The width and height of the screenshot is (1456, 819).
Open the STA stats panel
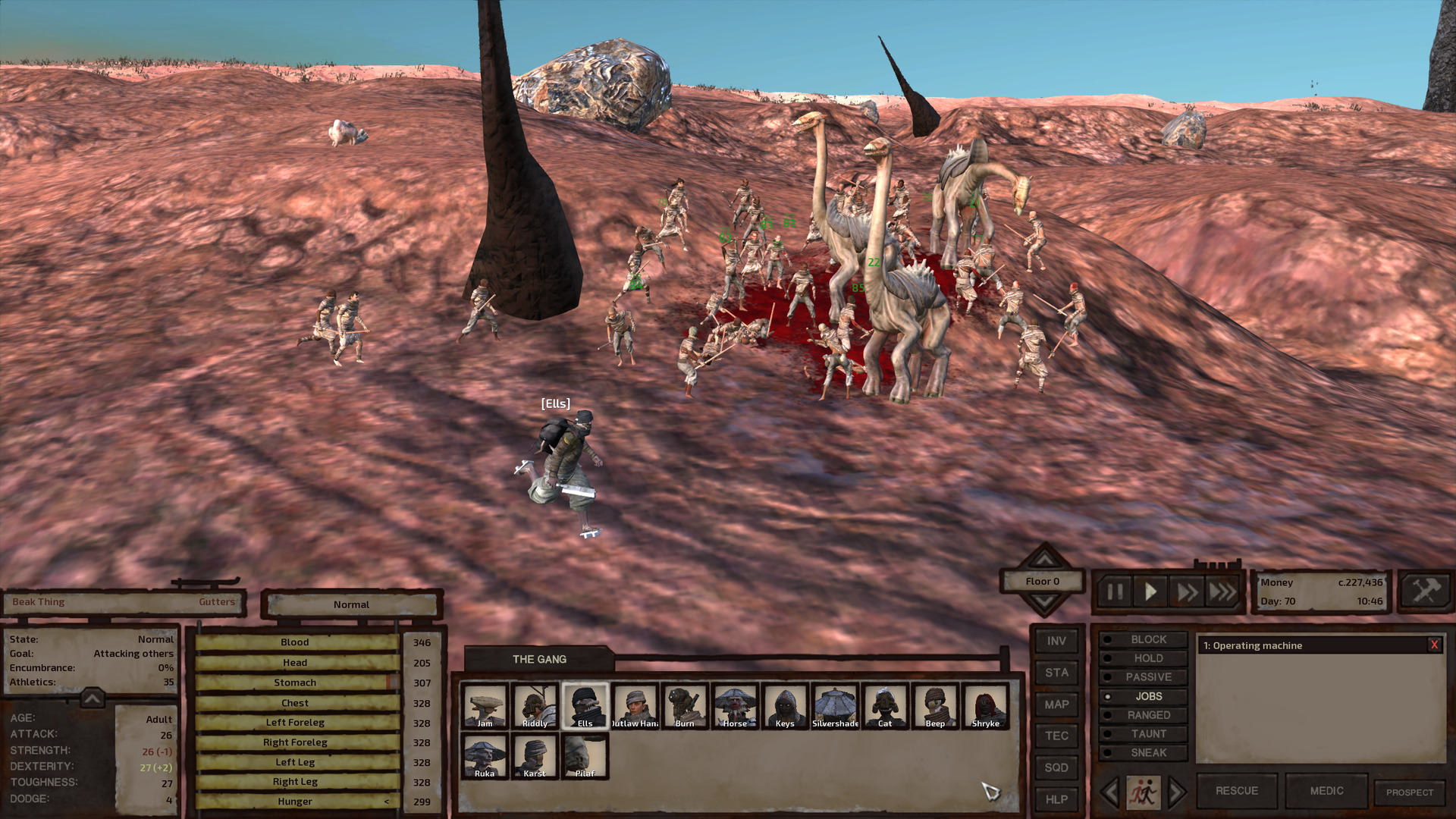pos(1056,673)
